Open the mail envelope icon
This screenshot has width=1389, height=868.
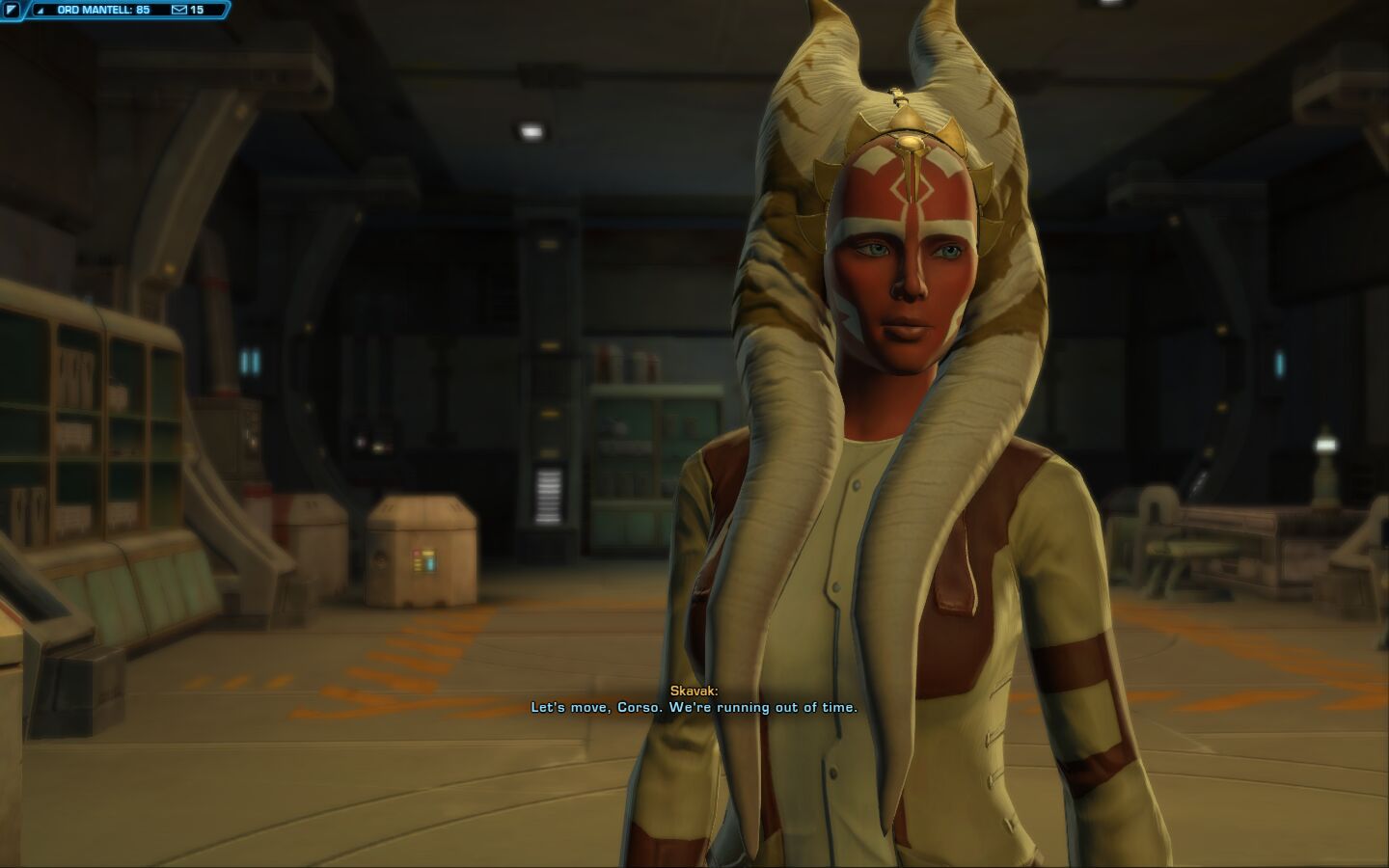coord(178,10)
